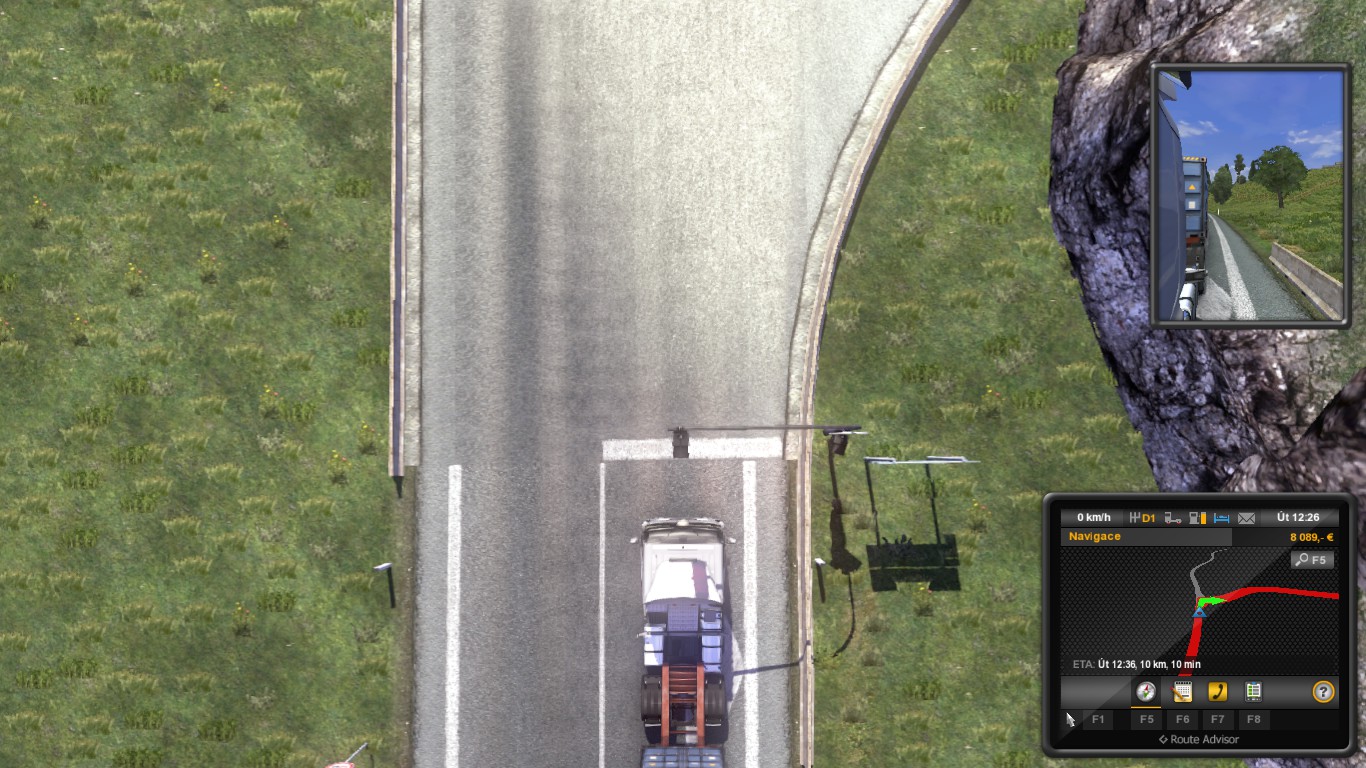Click the F1 key button
The image size is (1366, 768).
(1099, 720)
